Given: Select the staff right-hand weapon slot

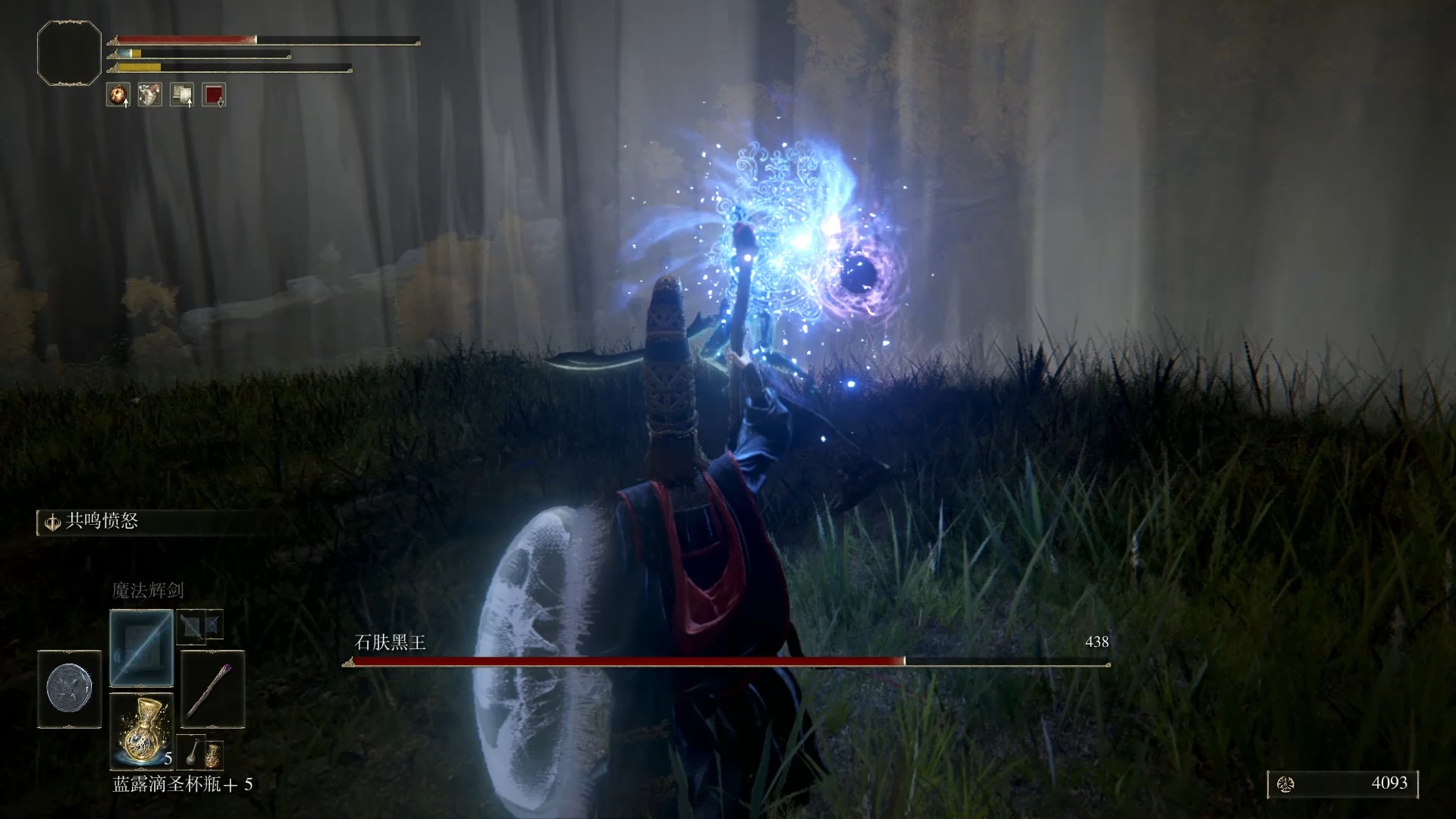Looking at the screenshot, I should click(213, 689).
